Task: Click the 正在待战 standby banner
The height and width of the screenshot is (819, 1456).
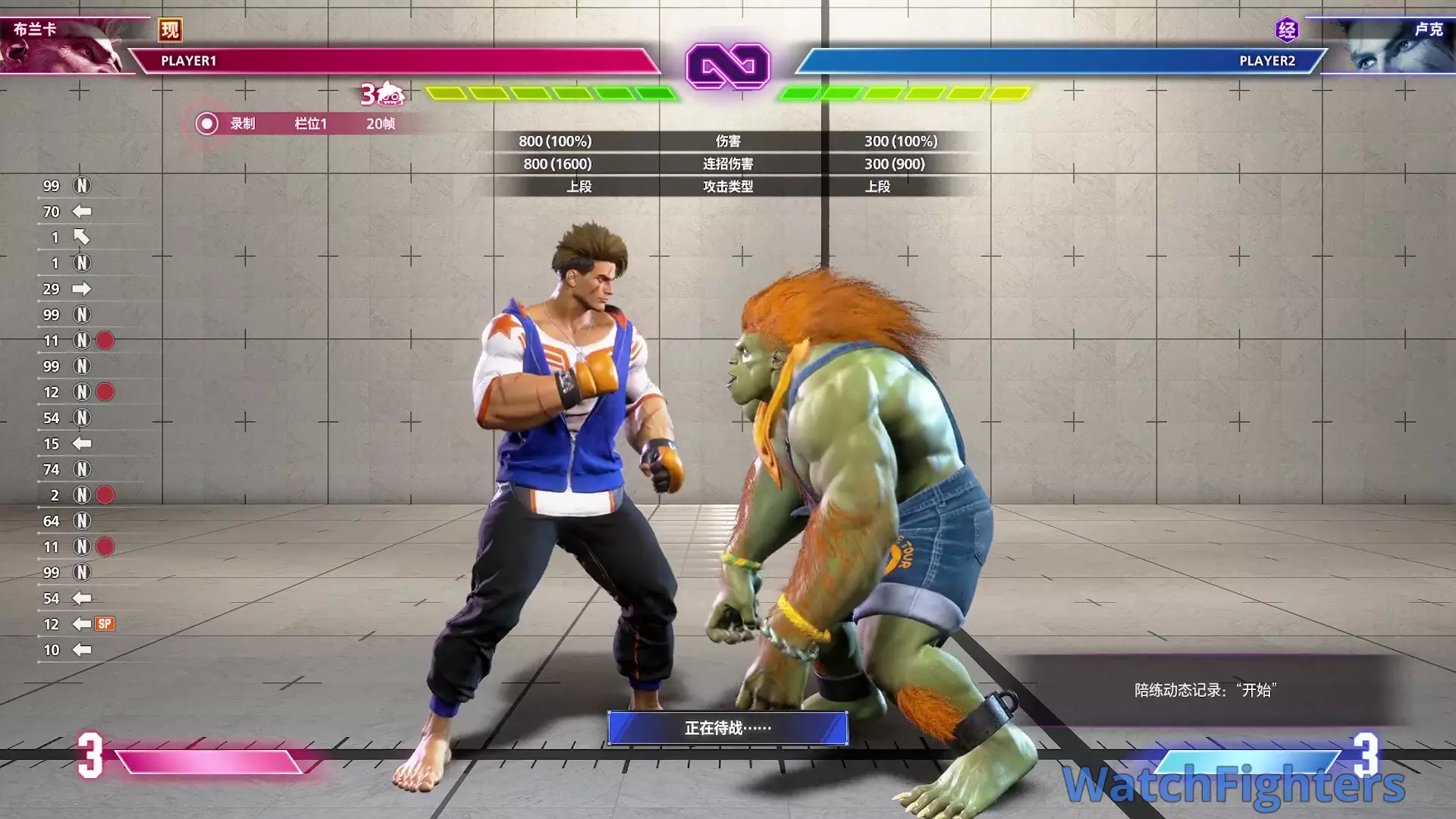Action: [727, 728]
